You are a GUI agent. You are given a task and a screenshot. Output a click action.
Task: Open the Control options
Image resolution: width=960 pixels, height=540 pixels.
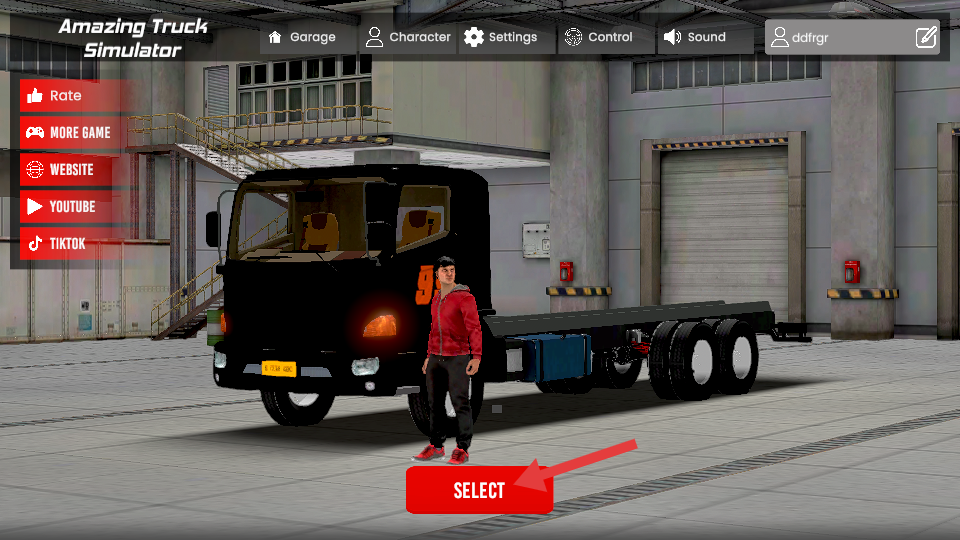click(x=599, y=38)
